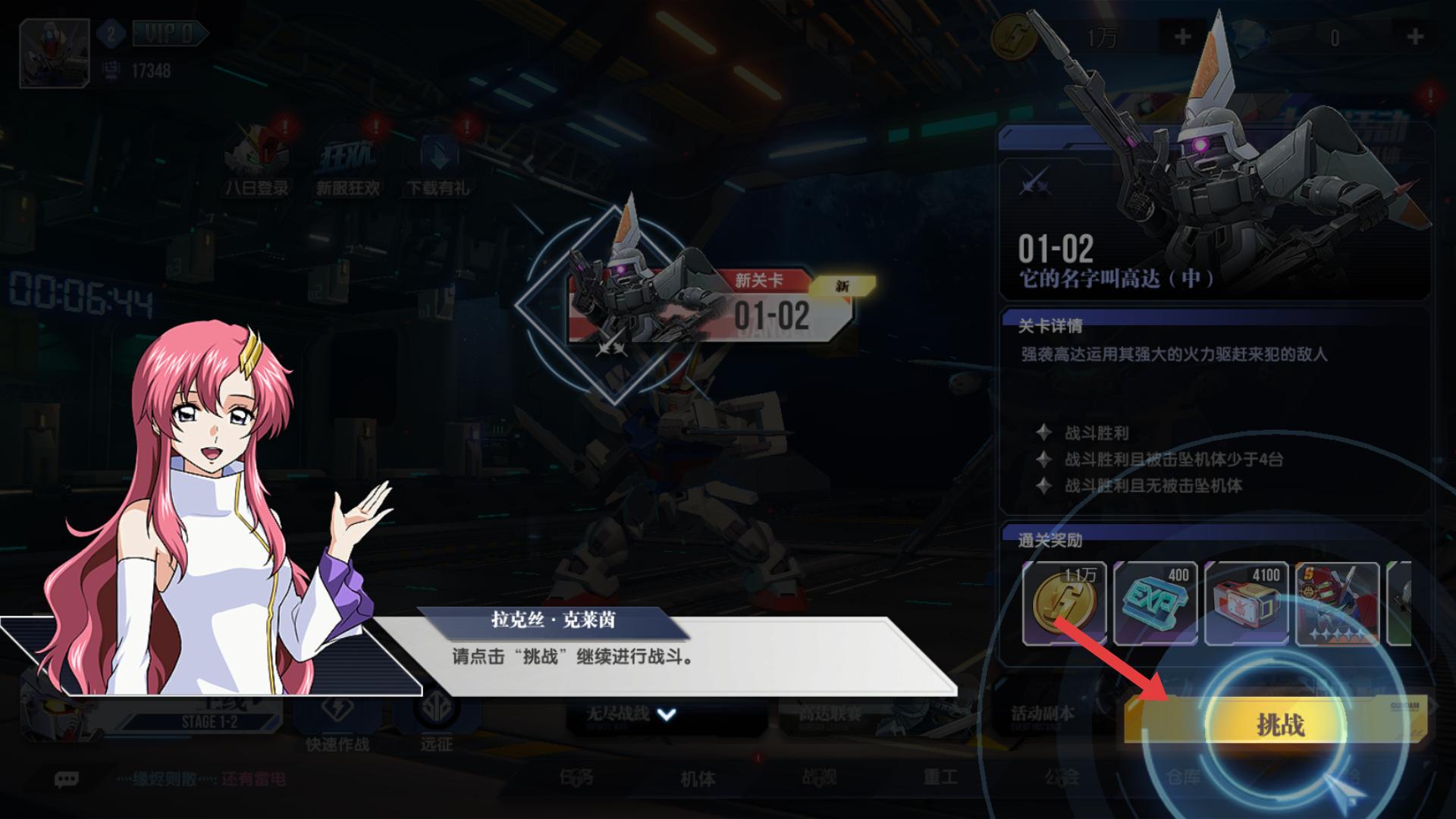Advance dialogue with the down arrow

tap(666, 714)
